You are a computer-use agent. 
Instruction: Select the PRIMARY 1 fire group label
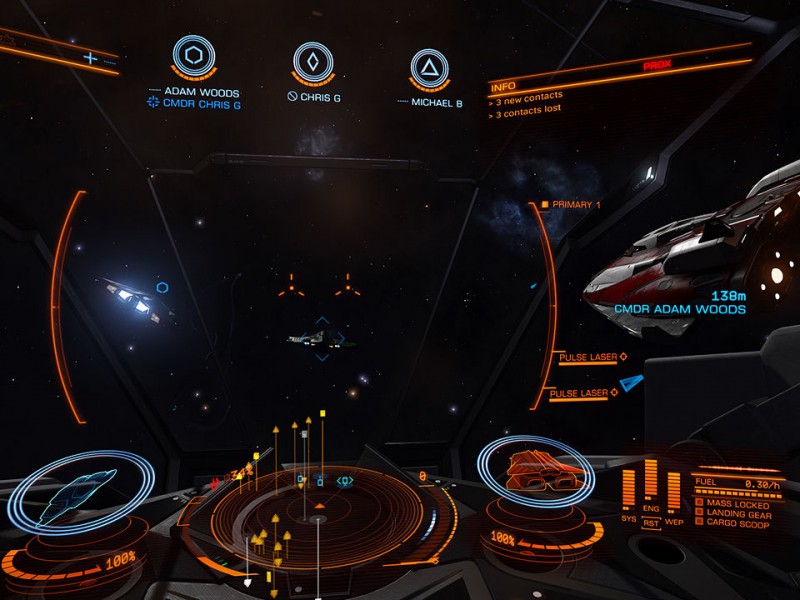576,205
